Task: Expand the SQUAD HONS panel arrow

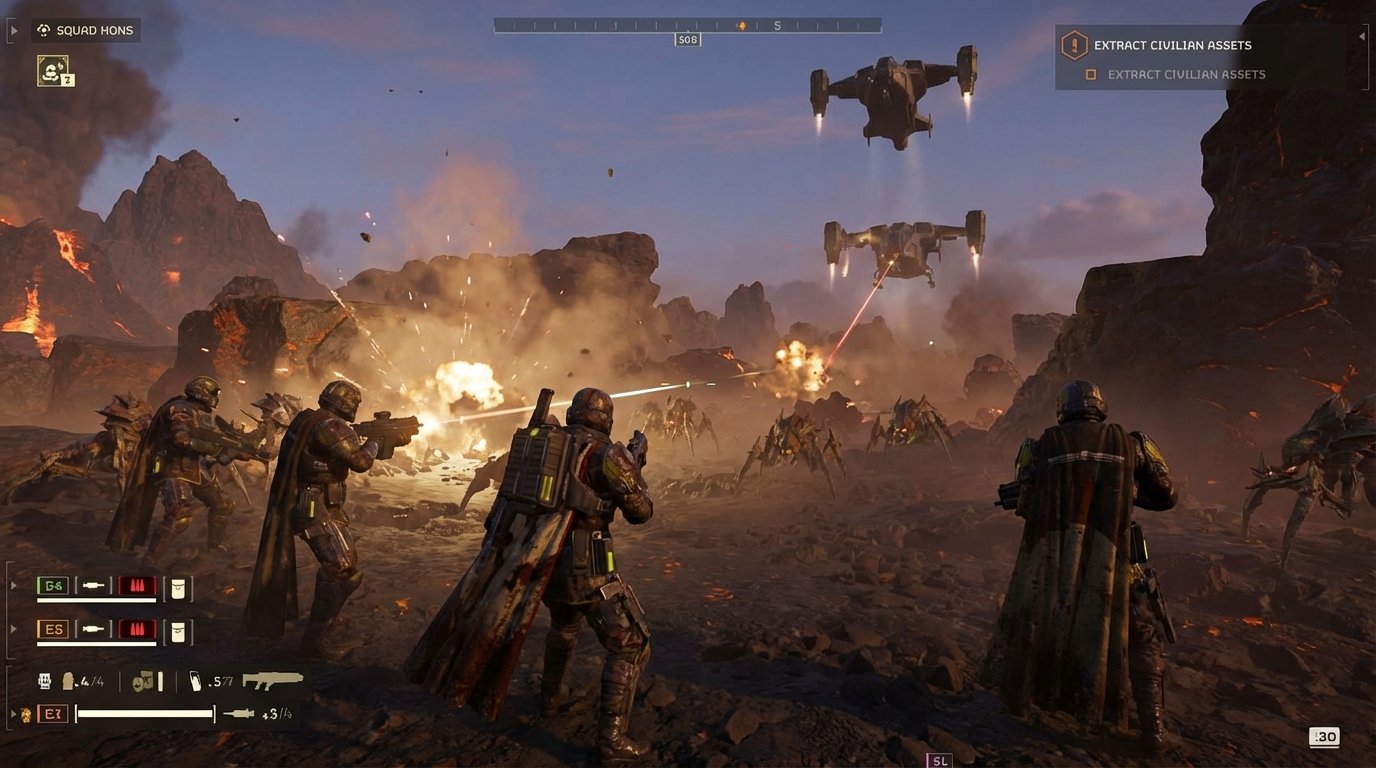Action: (14, 29)
